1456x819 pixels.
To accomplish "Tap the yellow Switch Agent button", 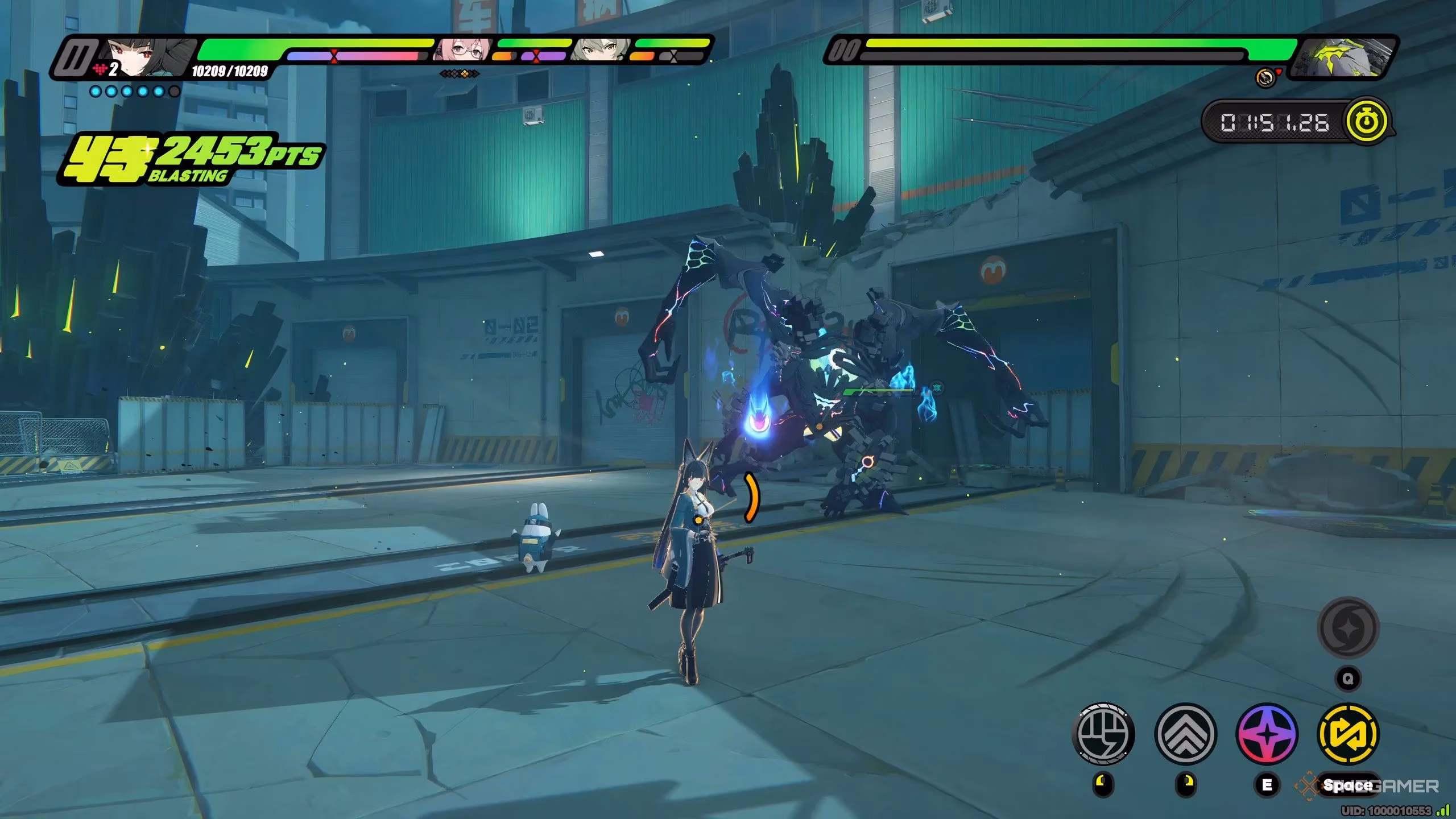I will click(x=1348, y=733).
